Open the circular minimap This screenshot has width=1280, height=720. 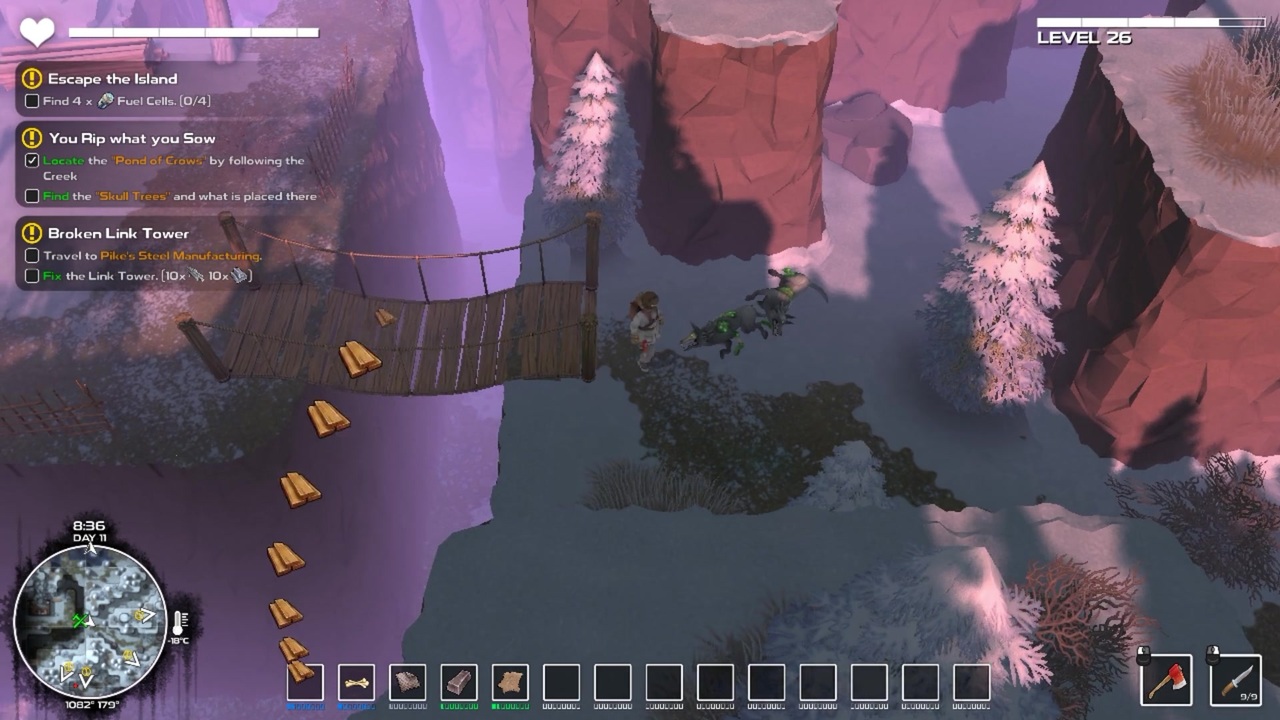90,621
